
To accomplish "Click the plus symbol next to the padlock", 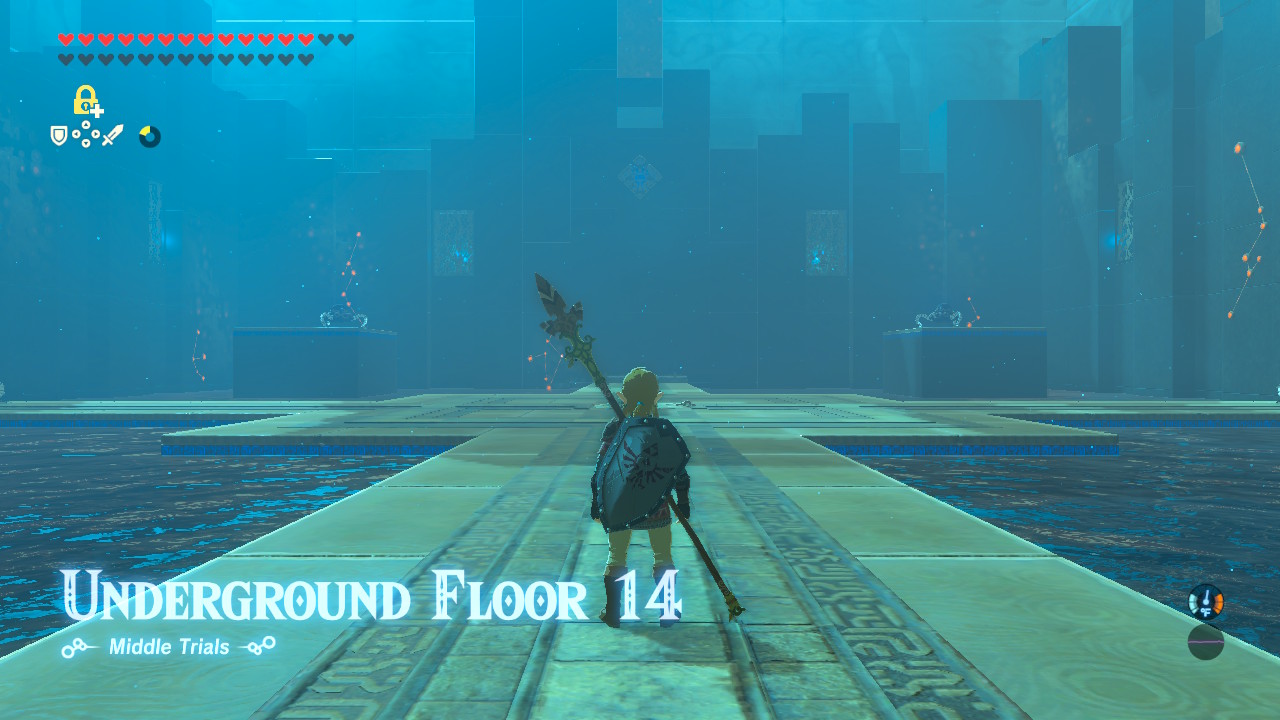I will 96,111.
